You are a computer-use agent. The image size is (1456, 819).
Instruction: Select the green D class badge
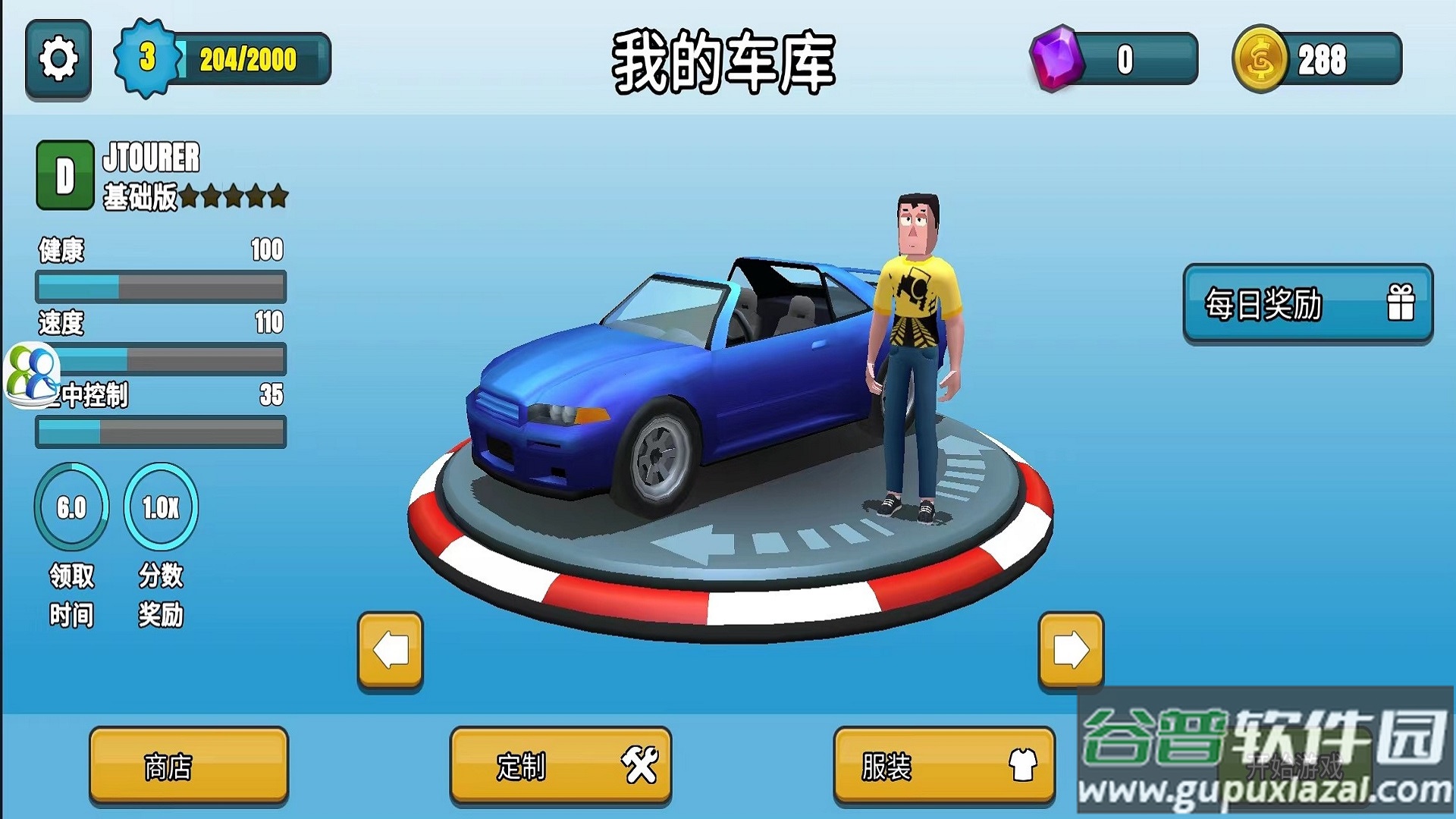point(65,175)
